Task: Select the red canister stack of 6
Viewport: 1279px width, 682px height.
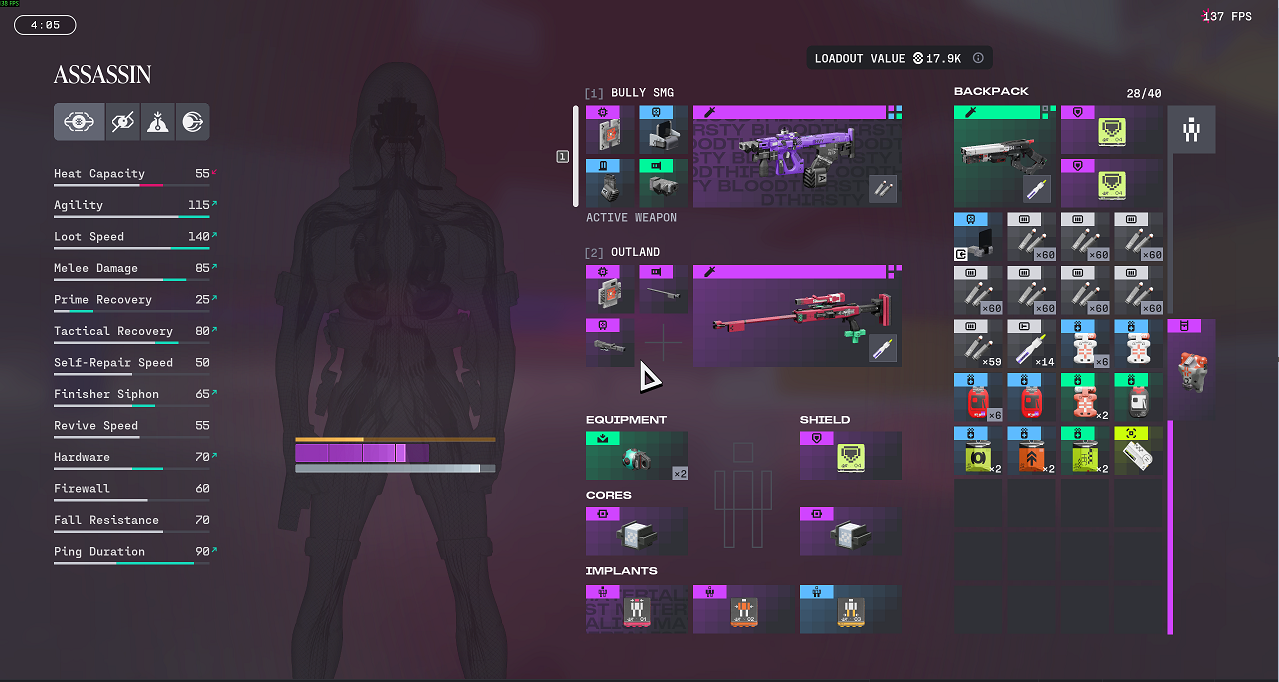Action: (978, 397)
